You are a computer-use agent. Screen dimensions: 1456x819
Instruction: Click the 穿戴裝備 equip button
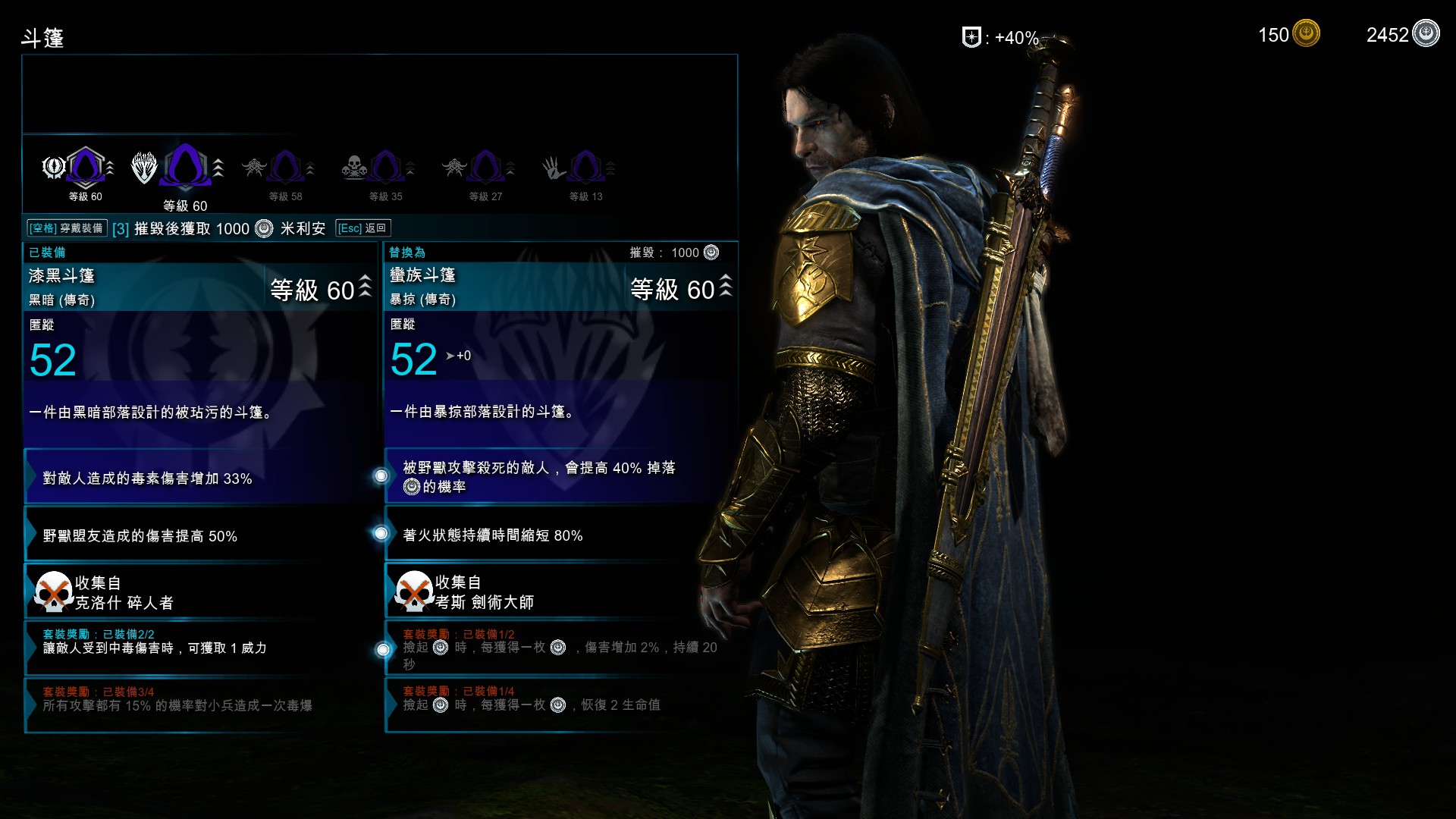[x=67, y=228]
